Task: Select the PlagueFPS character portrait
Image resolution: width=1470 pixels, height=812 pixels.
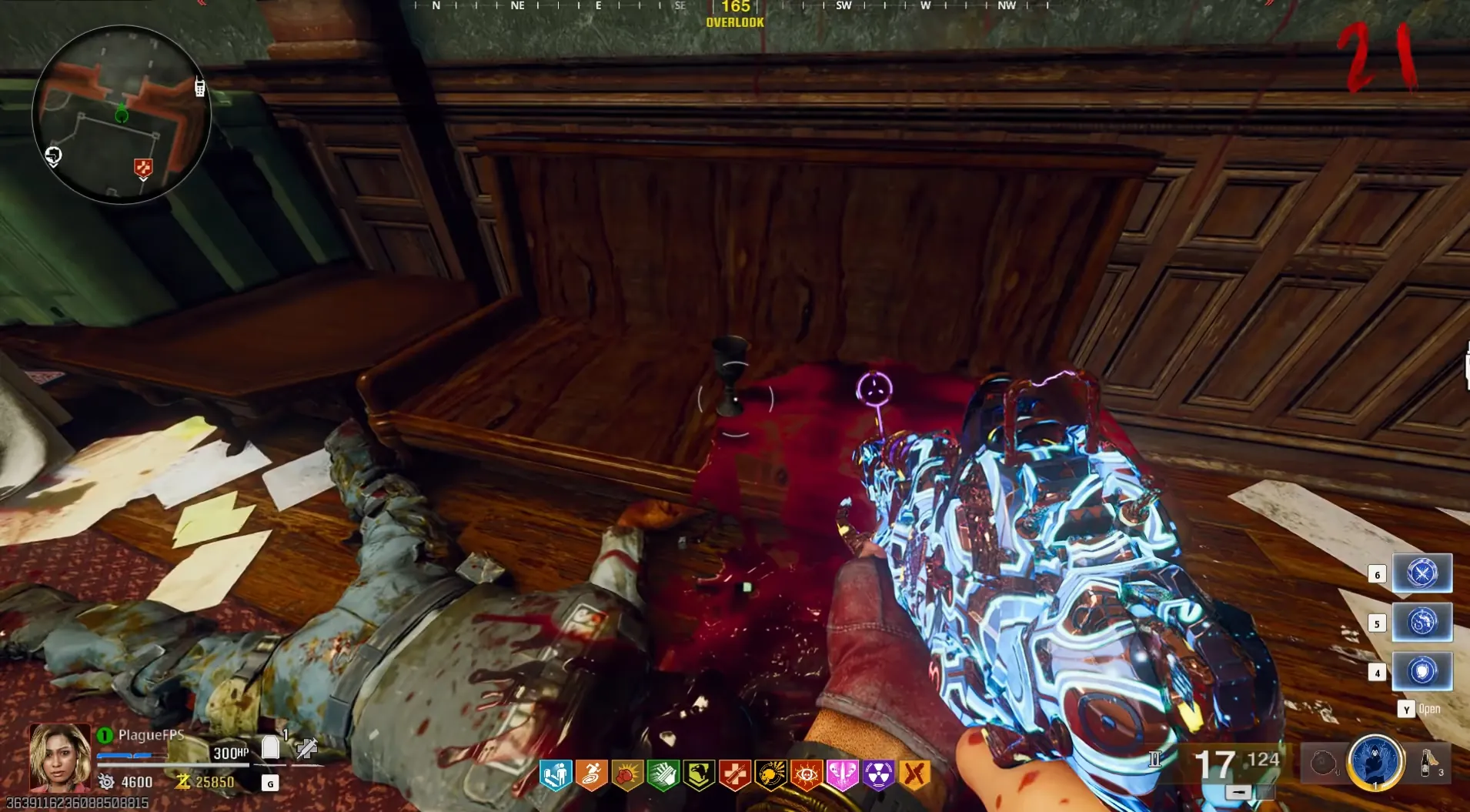Action: (x=59, y=757)
